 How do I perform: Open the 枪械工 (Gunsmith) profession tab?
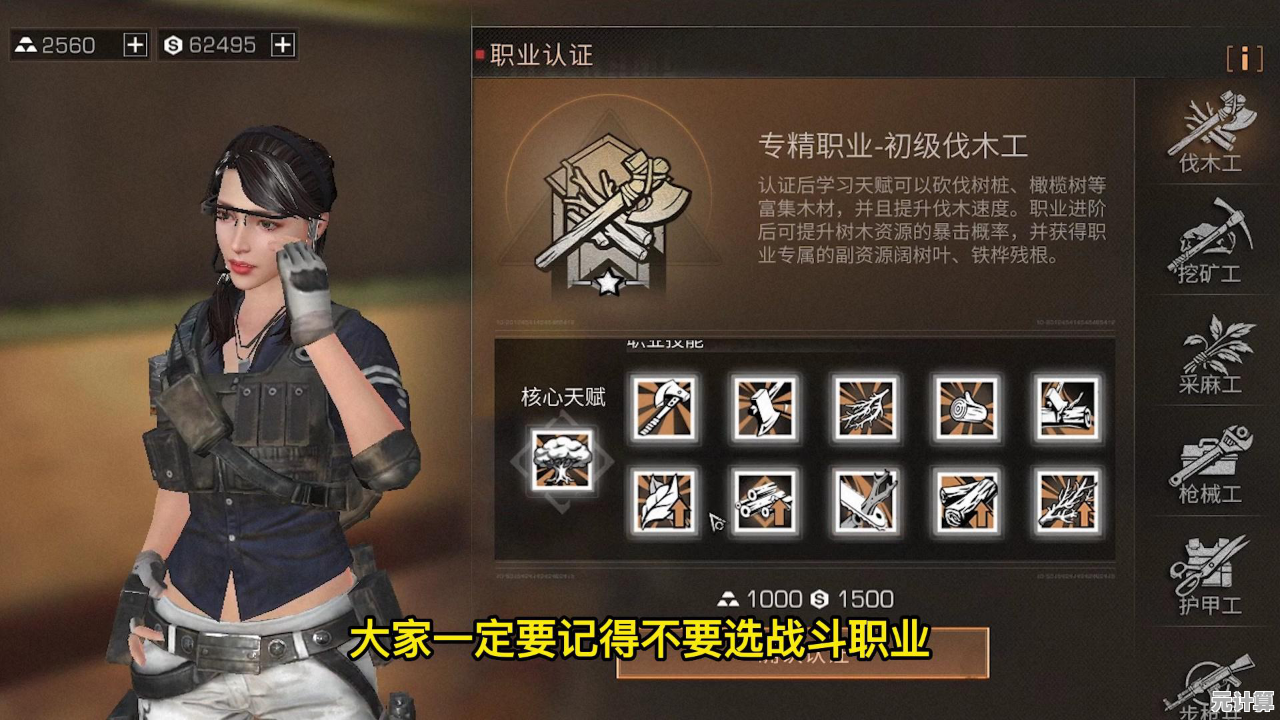coord(1209,463)
